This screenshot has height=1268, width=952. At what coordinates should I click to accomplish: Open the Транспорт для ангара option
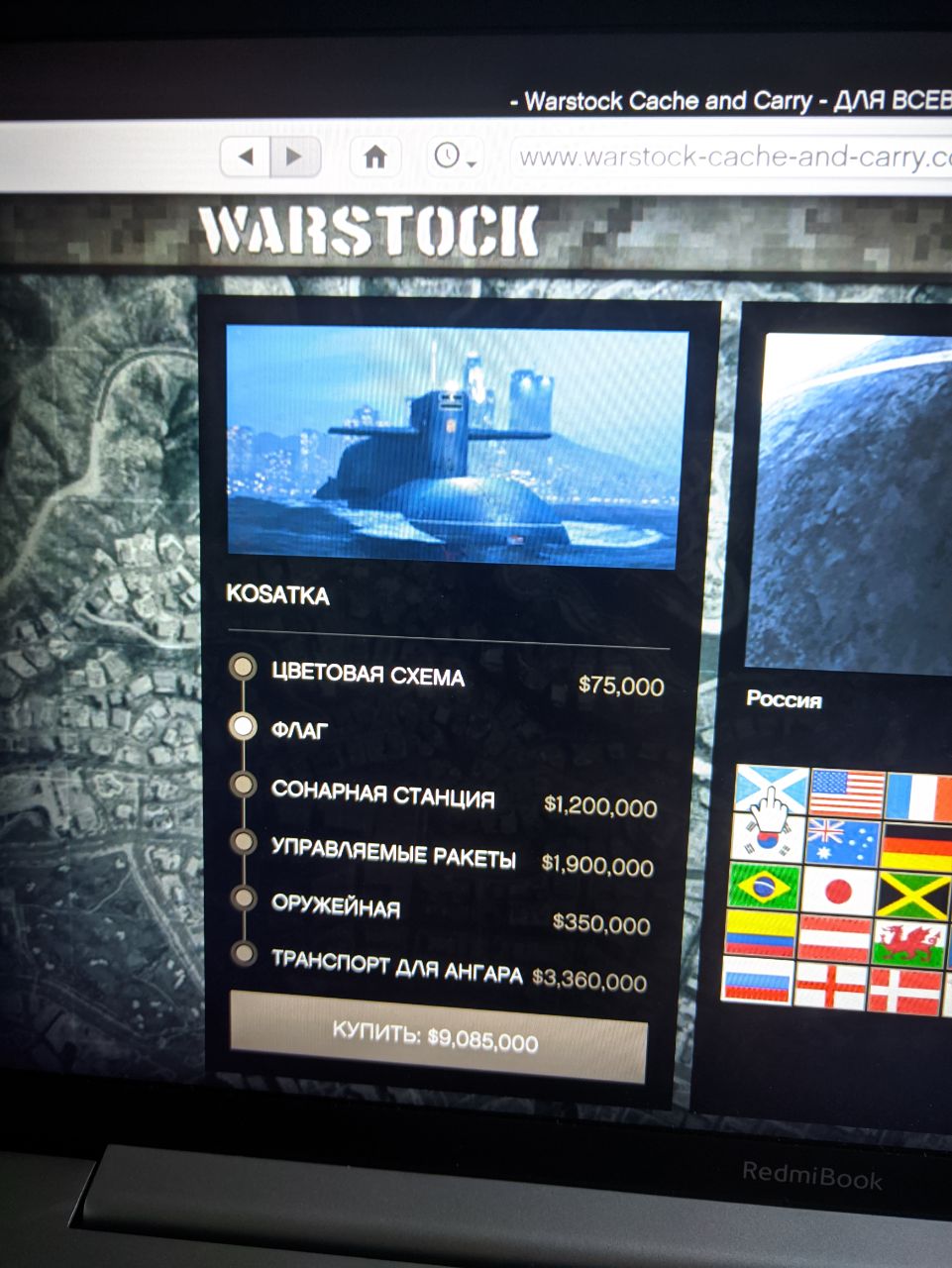click(x=396, y=967)
